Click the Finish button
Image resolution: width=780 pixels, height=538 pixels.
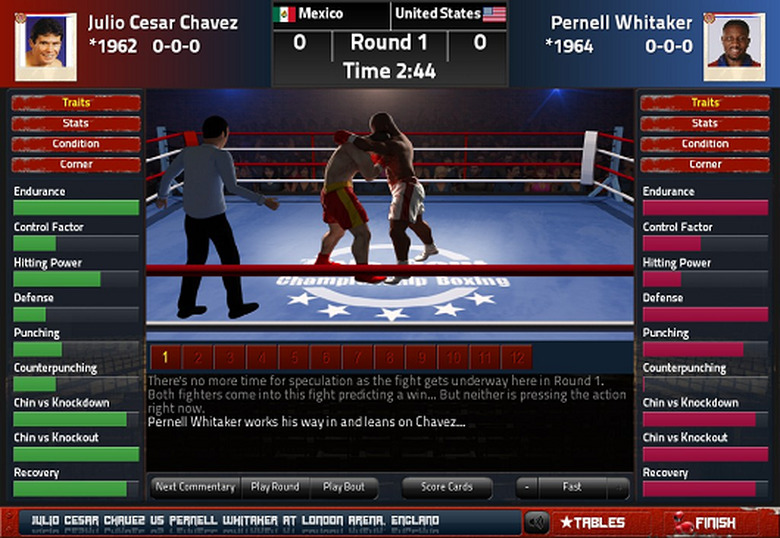pos(704,522)
